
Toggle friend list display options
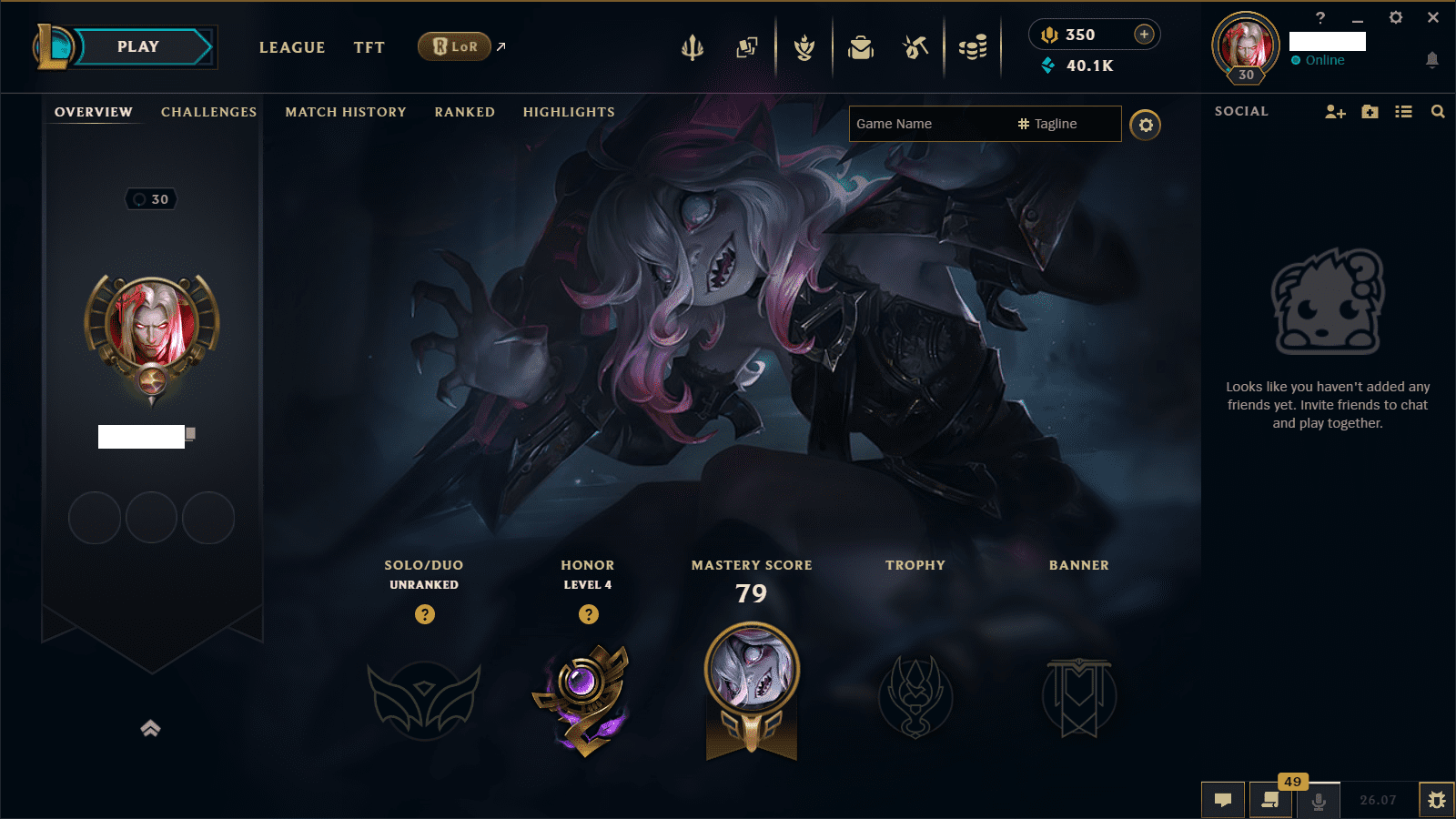click(1403, 111)
